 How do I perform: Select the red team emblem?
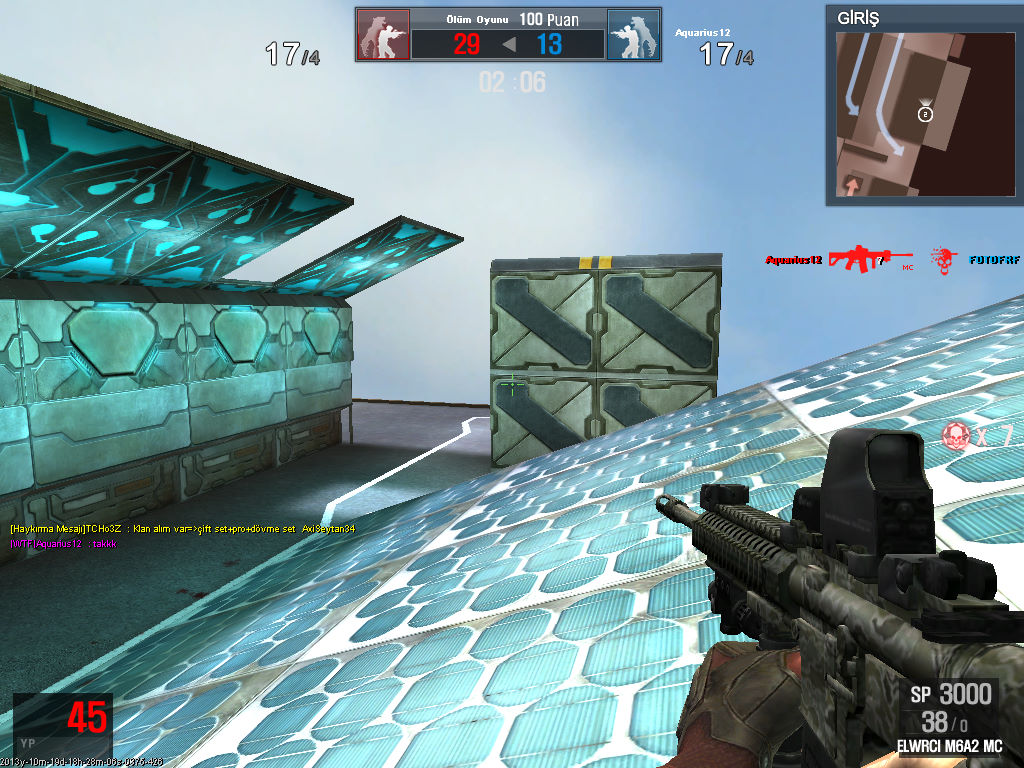point(383,35)
